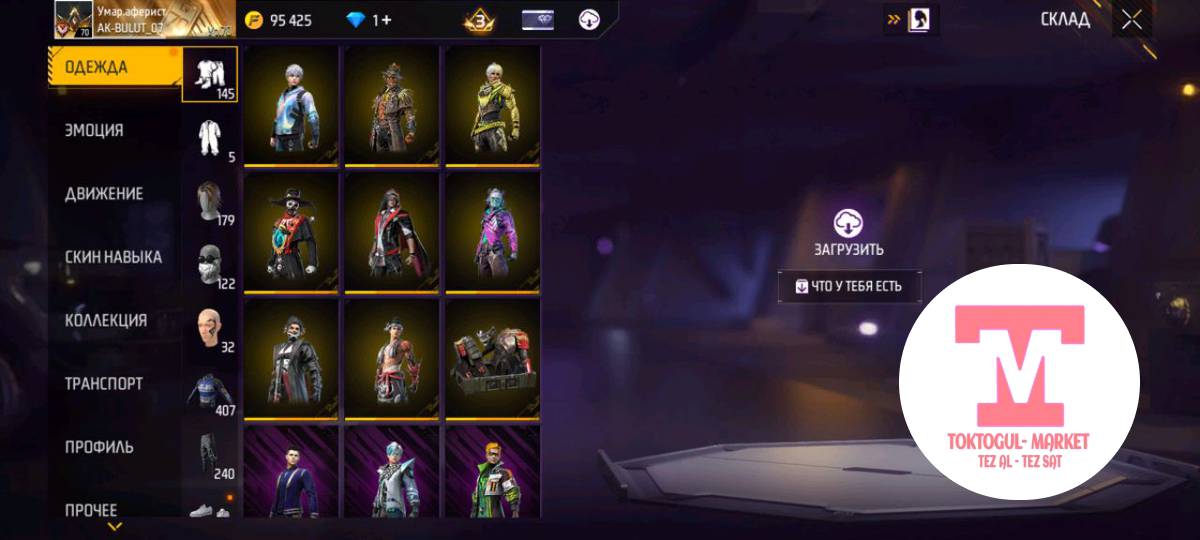Viewport: 1200px width, 540px height.
Task: Choose the Скин навыка category
Action: [115, 257]
